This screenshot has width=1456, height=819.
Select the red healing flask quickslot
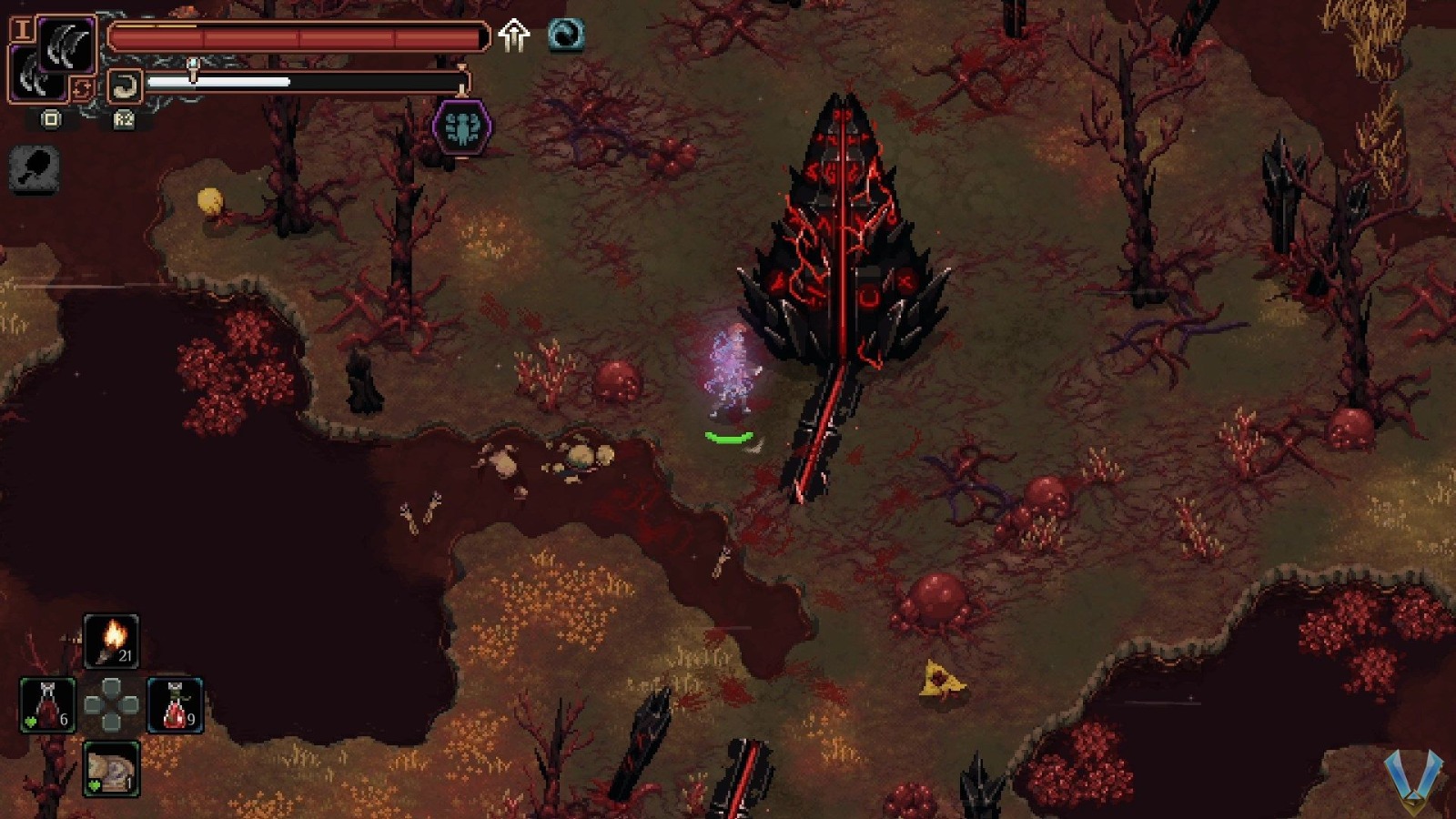point(47,705)
